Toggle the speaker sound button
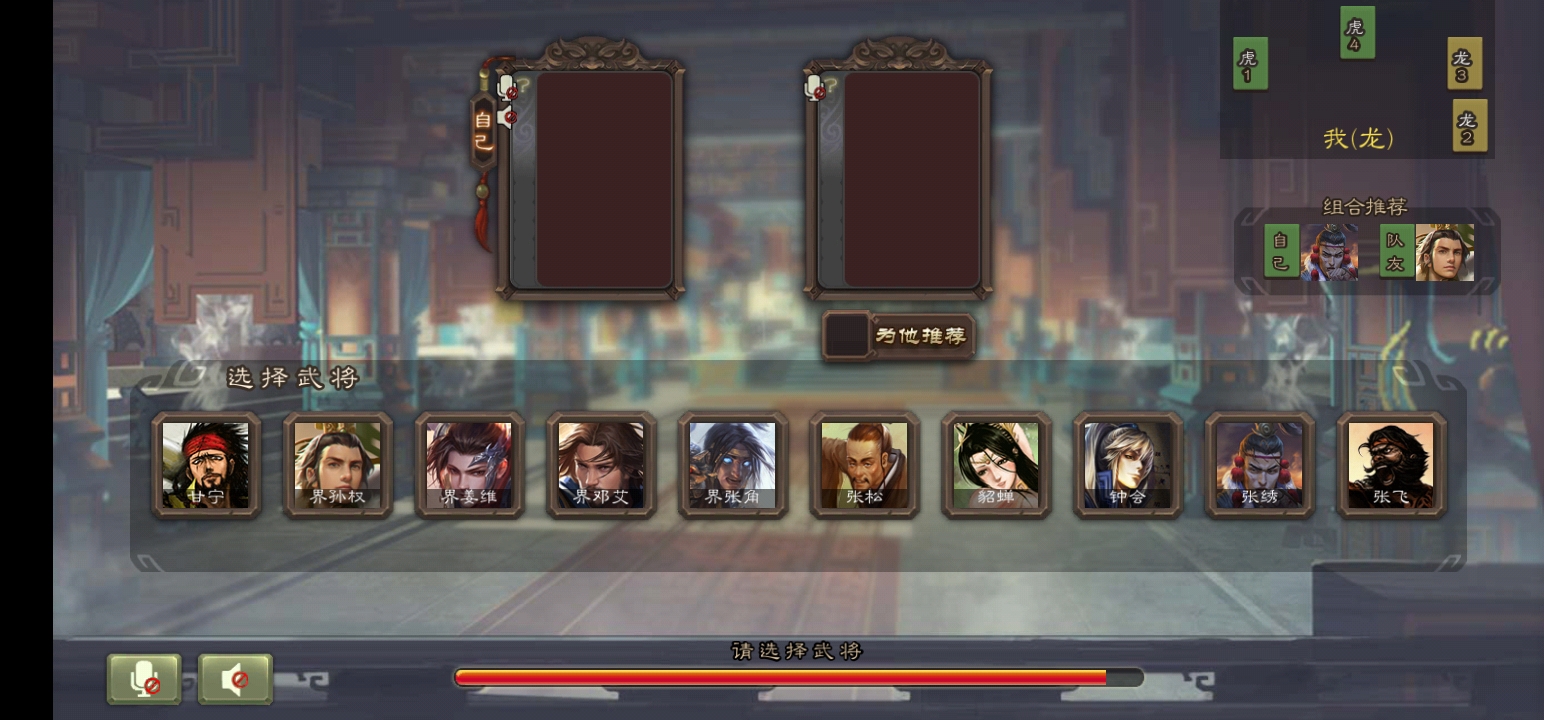This screenshot has height=720, width=1544. 235,680
